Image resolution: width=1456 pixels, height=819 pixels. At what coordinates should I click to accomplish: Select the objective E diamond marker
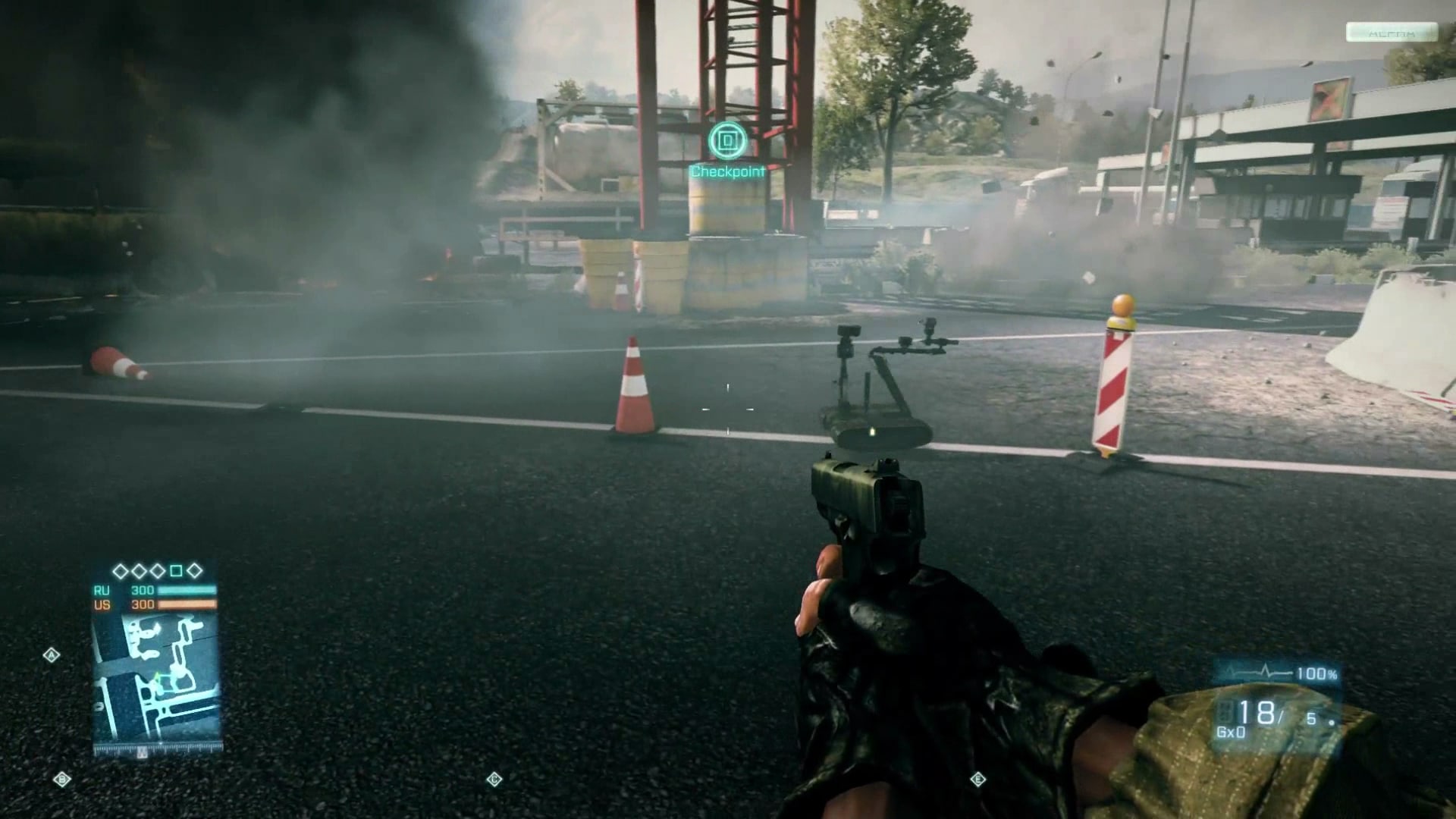[977, 779]
